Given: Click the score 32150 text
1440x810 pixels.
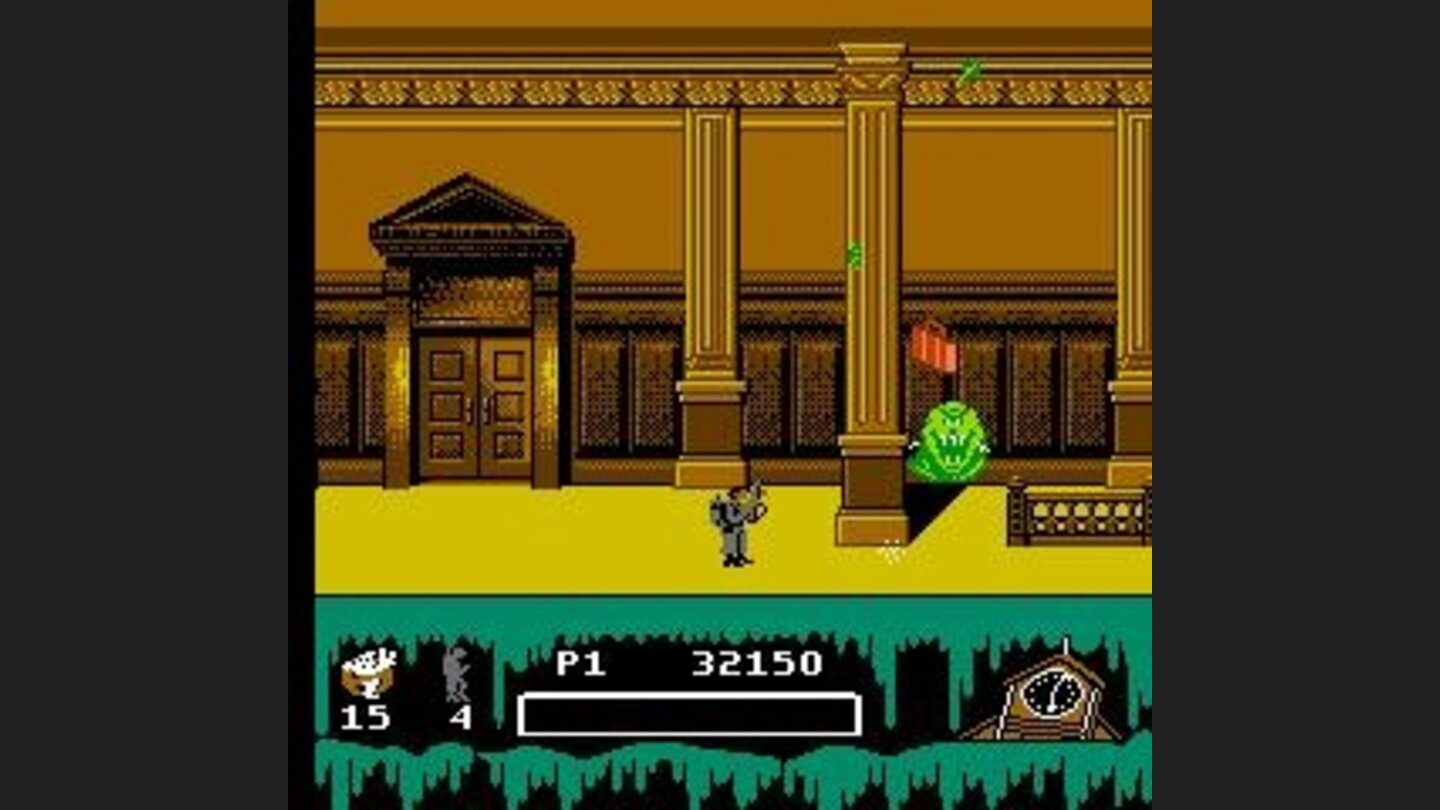Looking at the screenshot, I should point(755,663).
